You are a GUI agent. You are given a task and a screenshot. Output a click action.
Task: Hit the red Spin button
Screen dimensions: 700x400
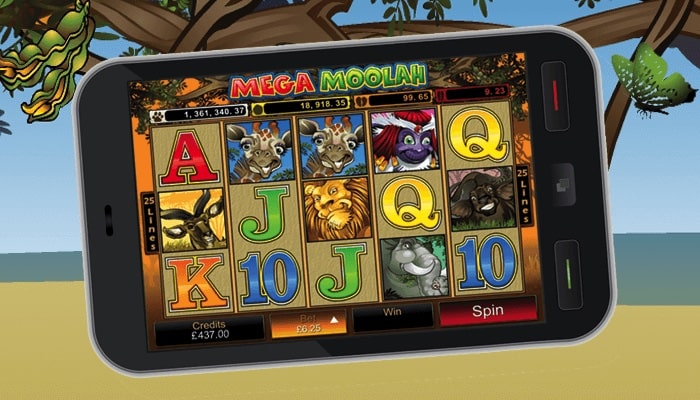pos(487,311)
